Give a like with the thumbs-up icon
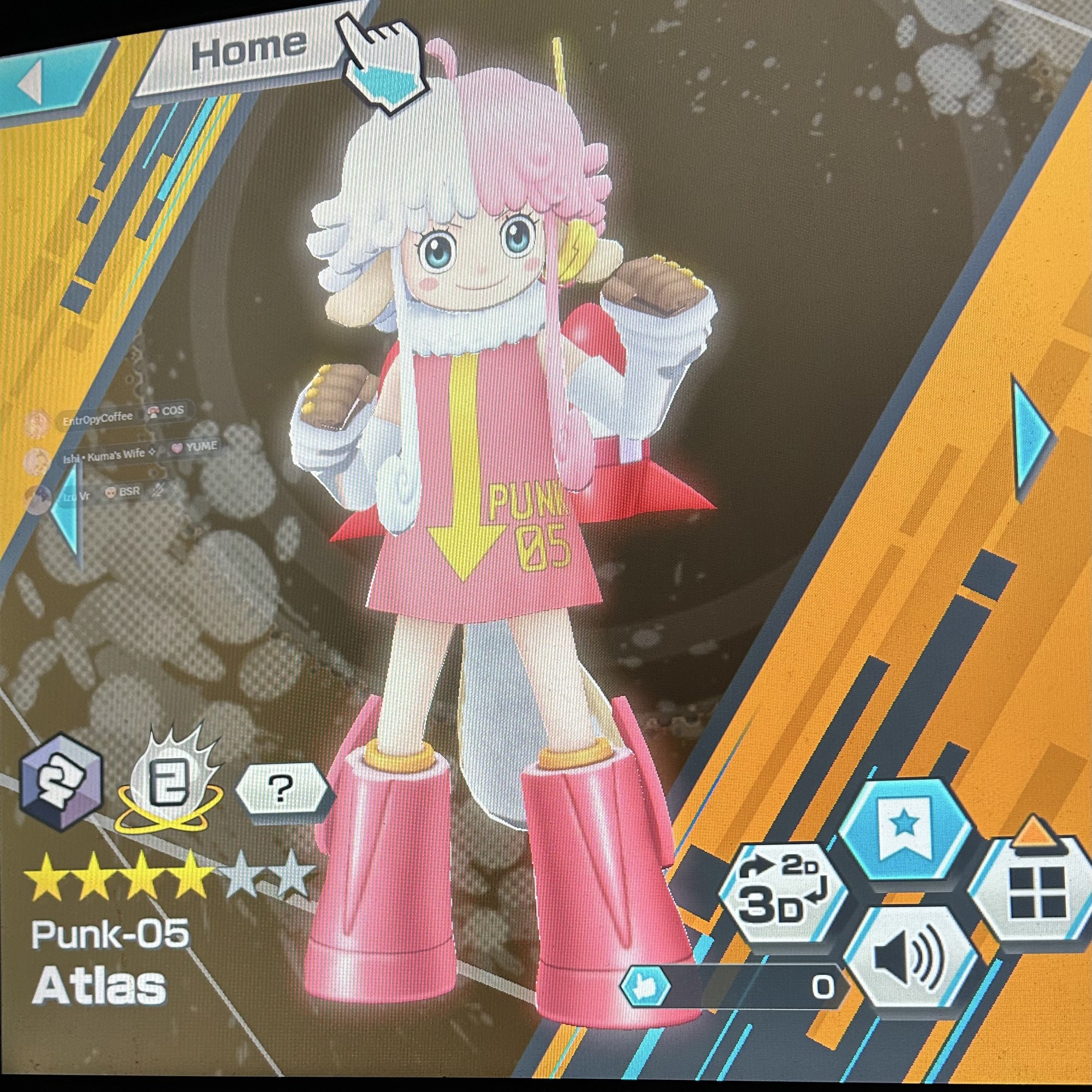The width and height of the screenshot is (1092, 1092). click(x=645, y=987)
